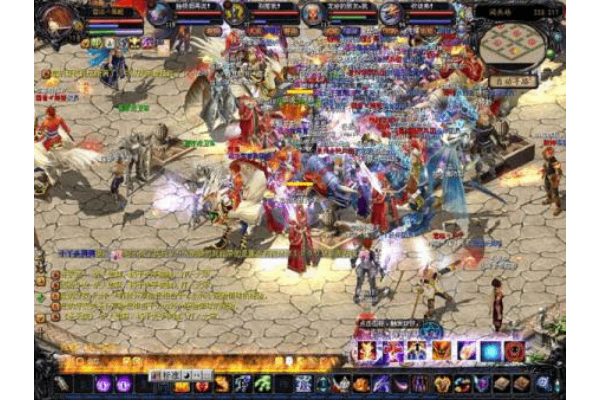Use the red heart item slot
Image resolution: width=600 pixels, height=400 pixels.
pos(202,385)
